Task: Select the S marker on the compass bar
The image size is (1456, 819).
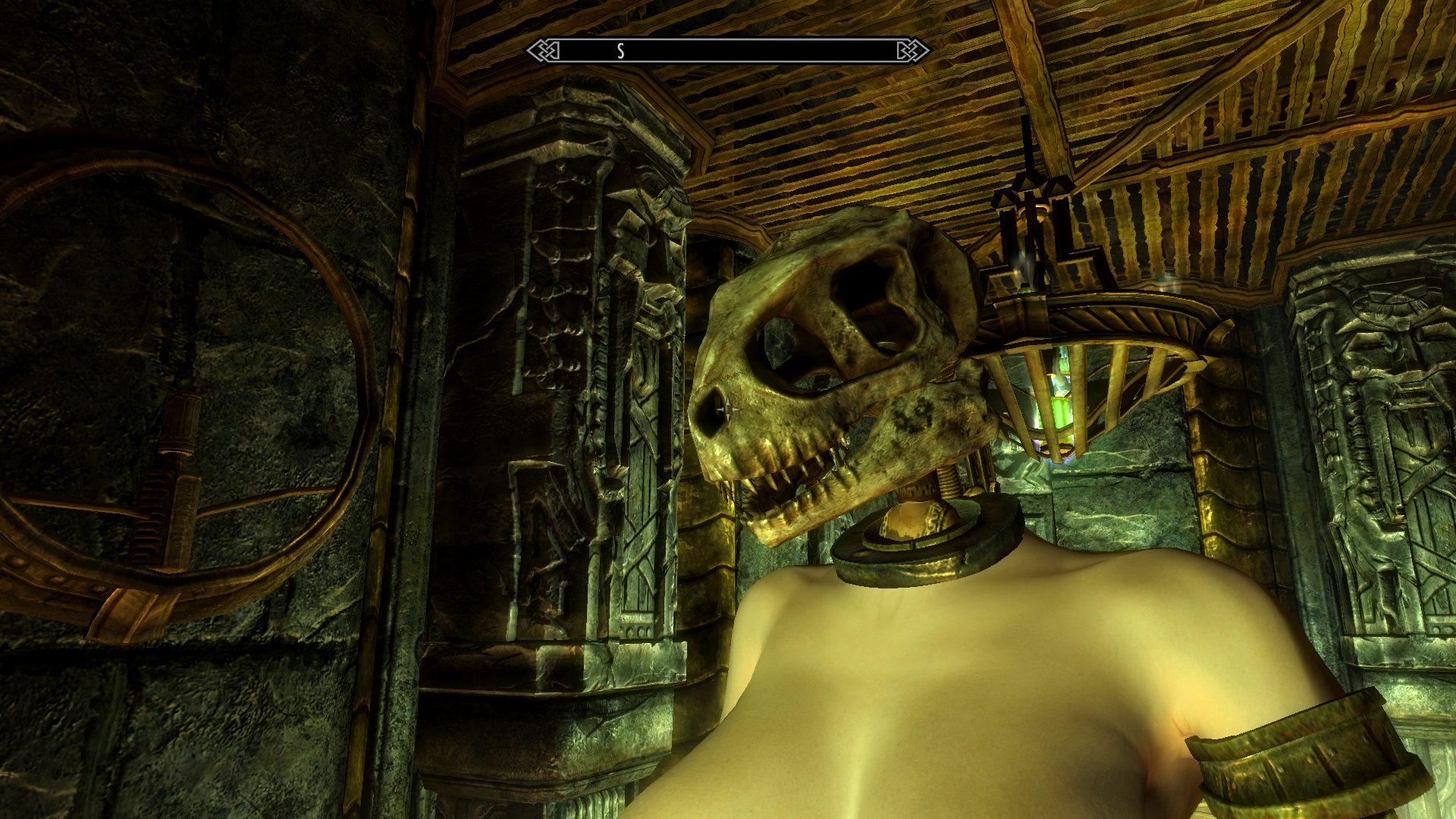Action: [620, 52]
